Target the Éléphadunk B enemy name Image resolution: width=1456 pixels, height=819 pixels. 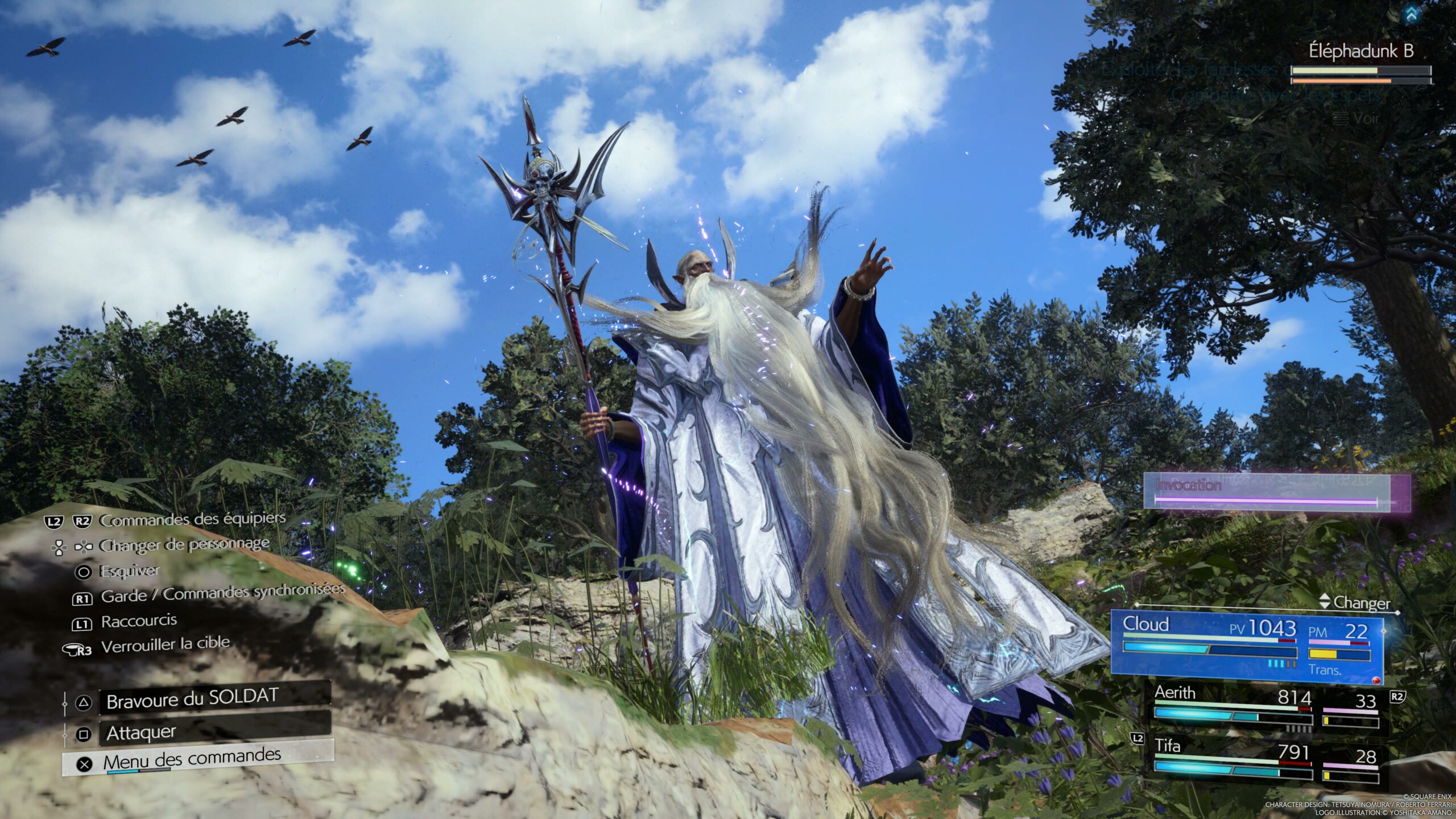click(1360, 52)
